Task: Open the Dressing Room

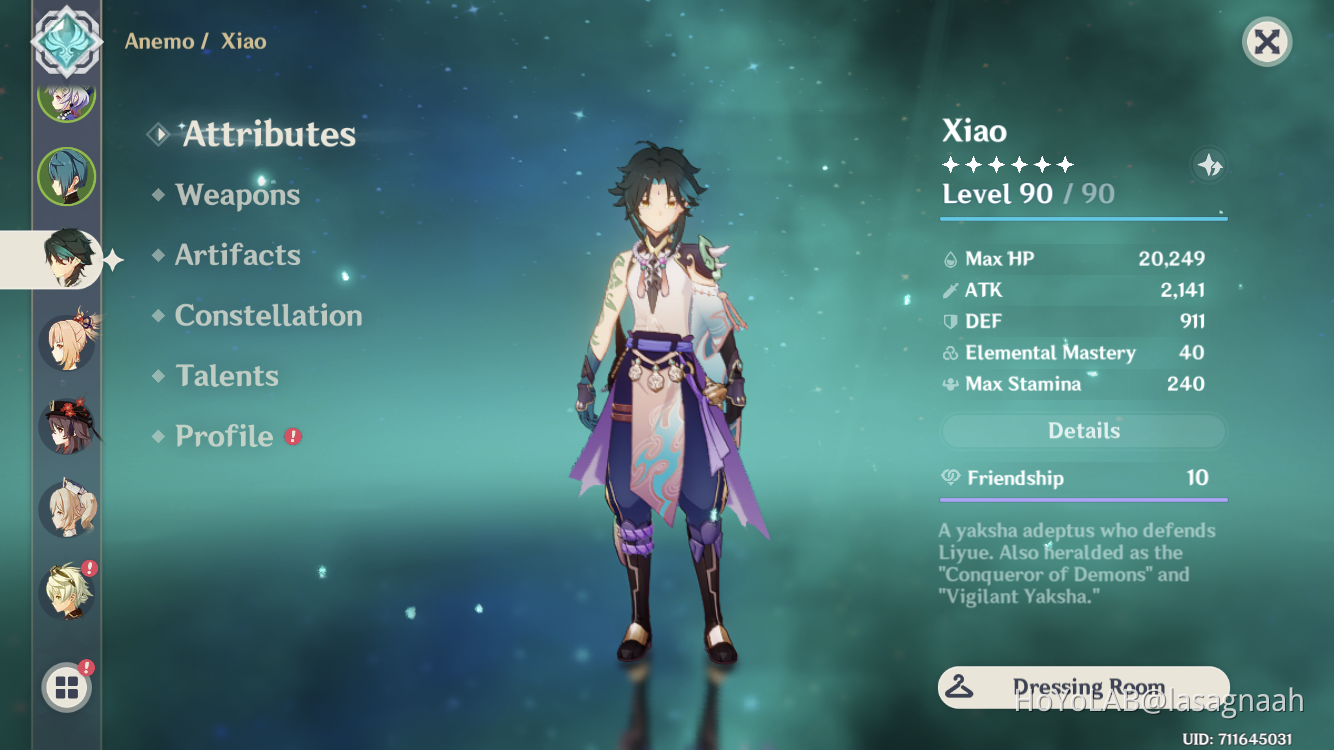Action: pos(1083,687)
